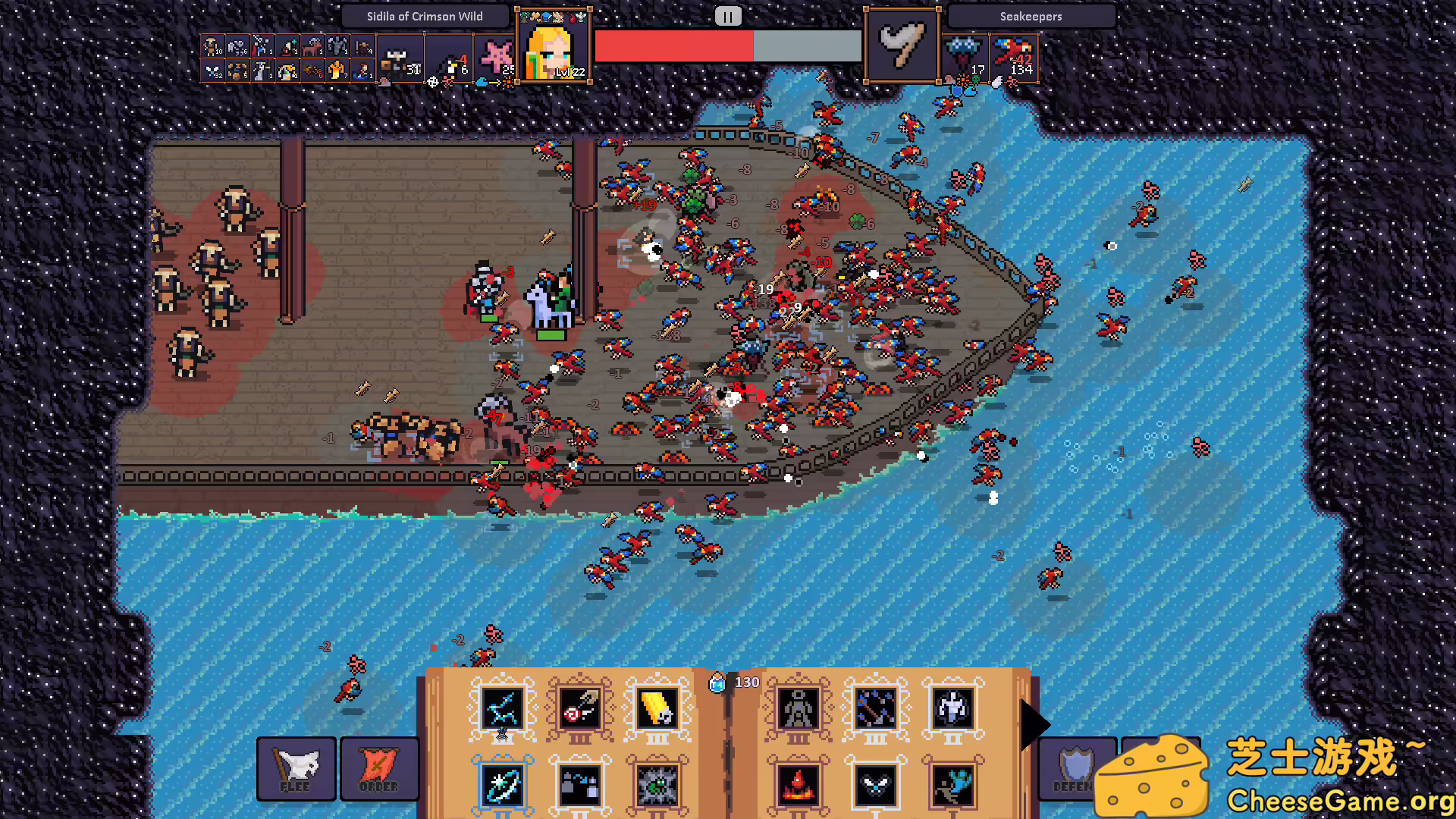Open Sidila's hero portrait panel

(553, 45)
